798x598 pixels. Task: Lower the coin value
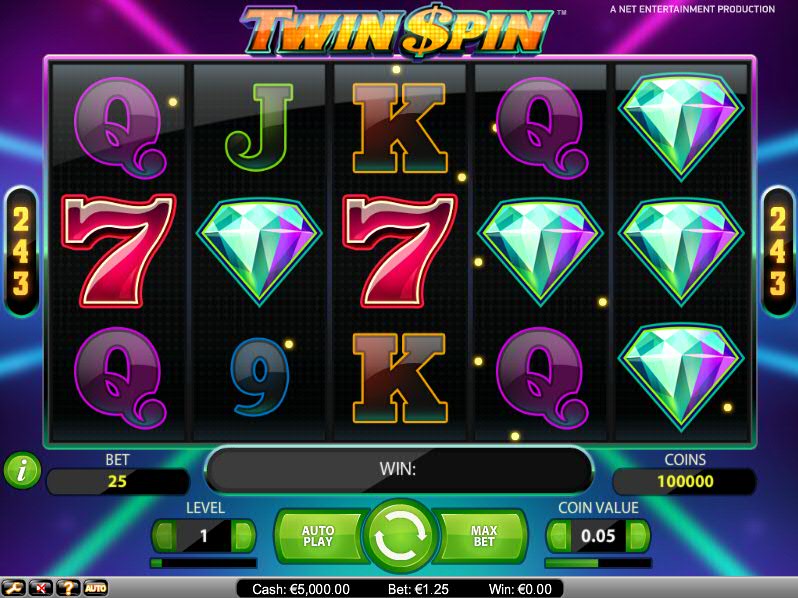pos(558,536)
